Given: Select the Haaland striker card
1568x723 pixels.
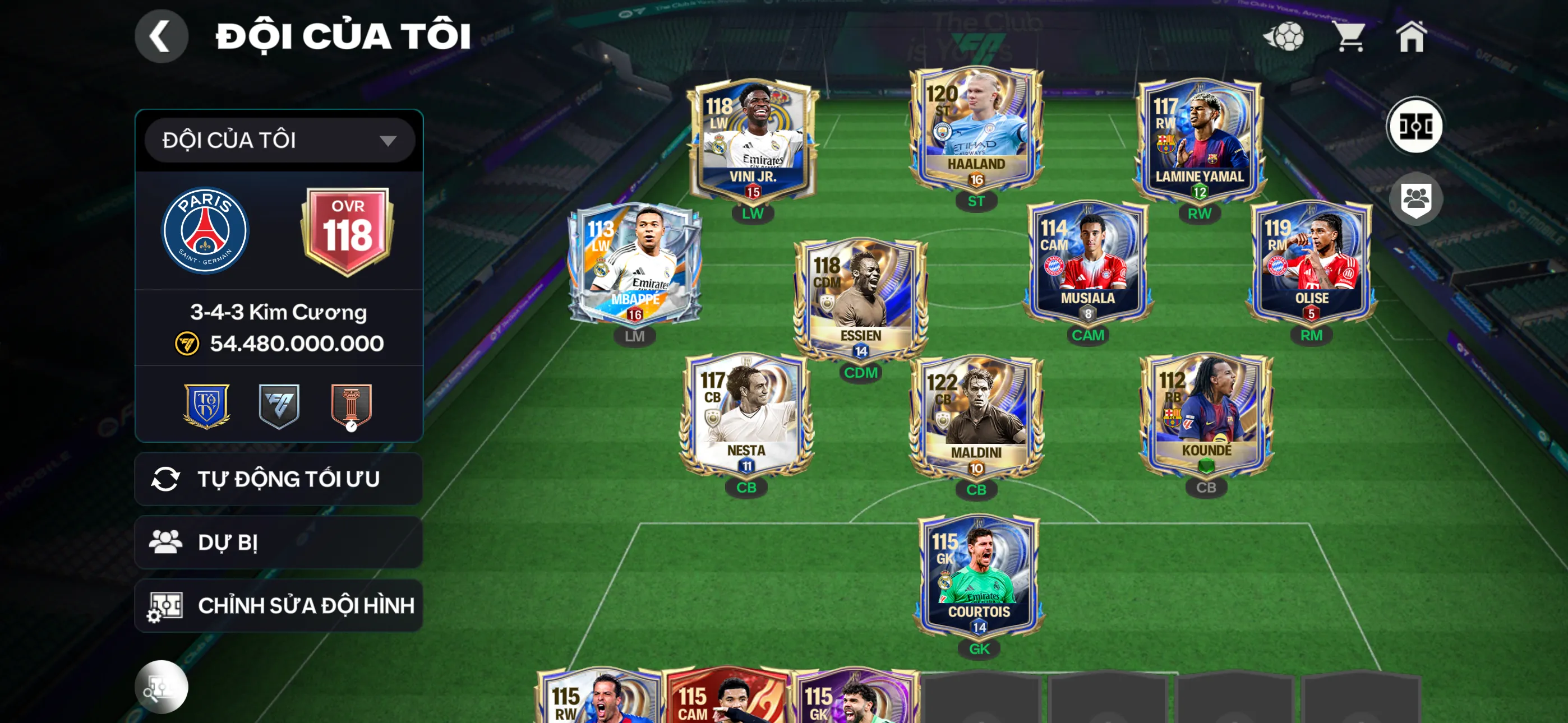Looking at the screenshot, I should (976, 131).
